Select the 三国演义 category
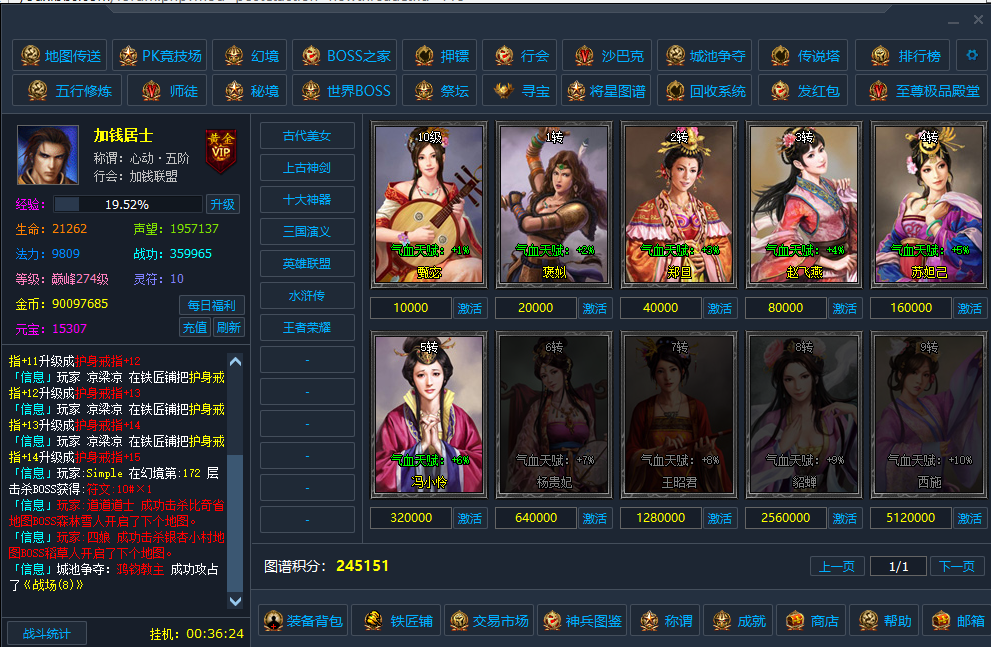The width and height of the screenshot is (991, 647). coord(307,232)
